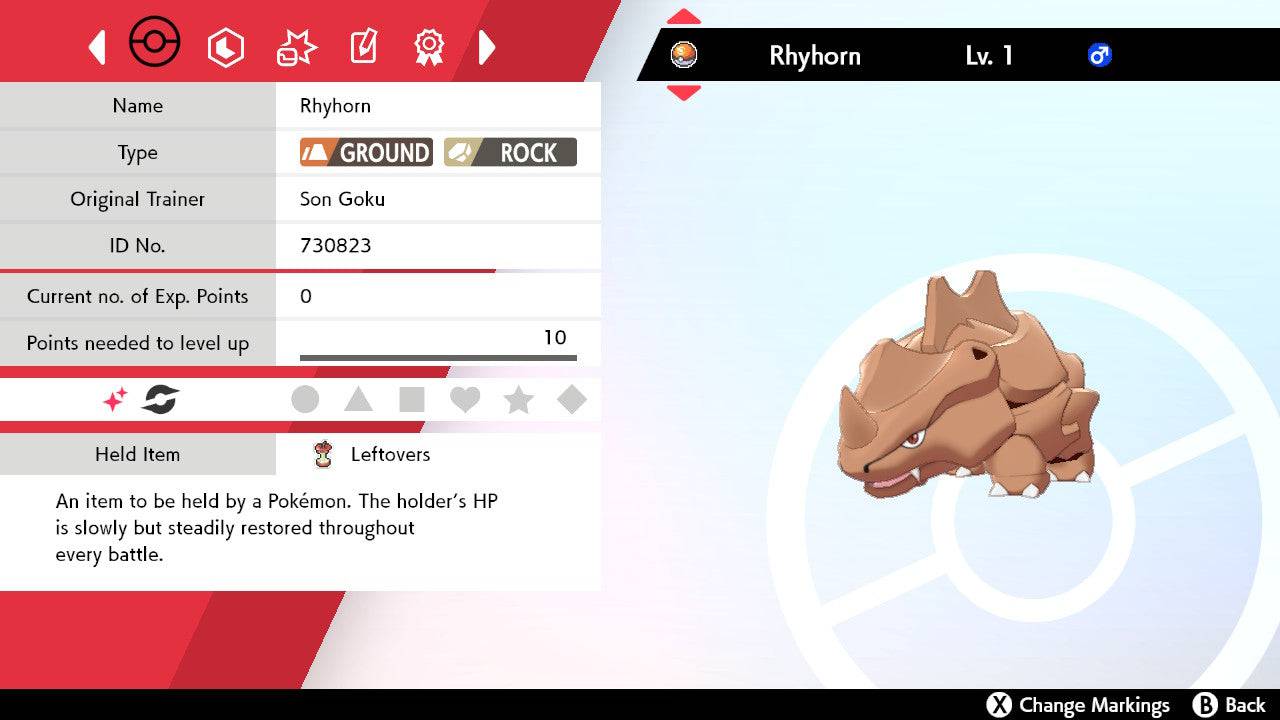Viewport: 1280px width, 720px height.
Task: Select the Poké Ball summary tab
Action: tap(155, 44)
